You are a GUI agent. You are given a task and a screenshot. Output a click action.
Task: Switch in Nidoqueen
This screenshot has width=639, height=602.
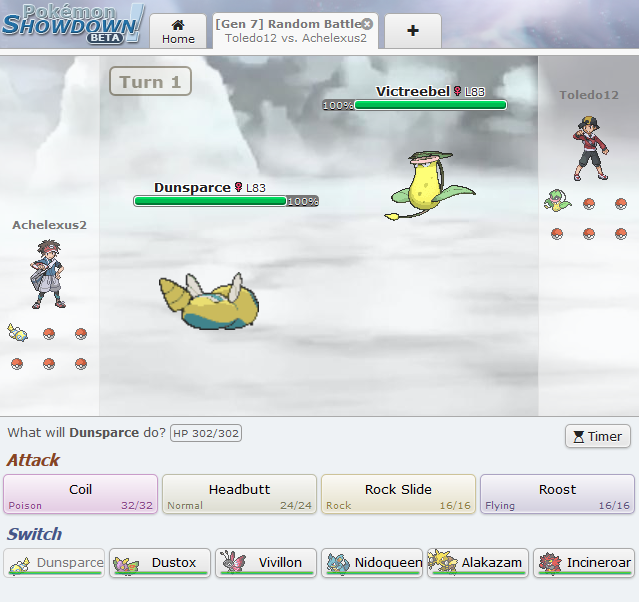(372, 563)
